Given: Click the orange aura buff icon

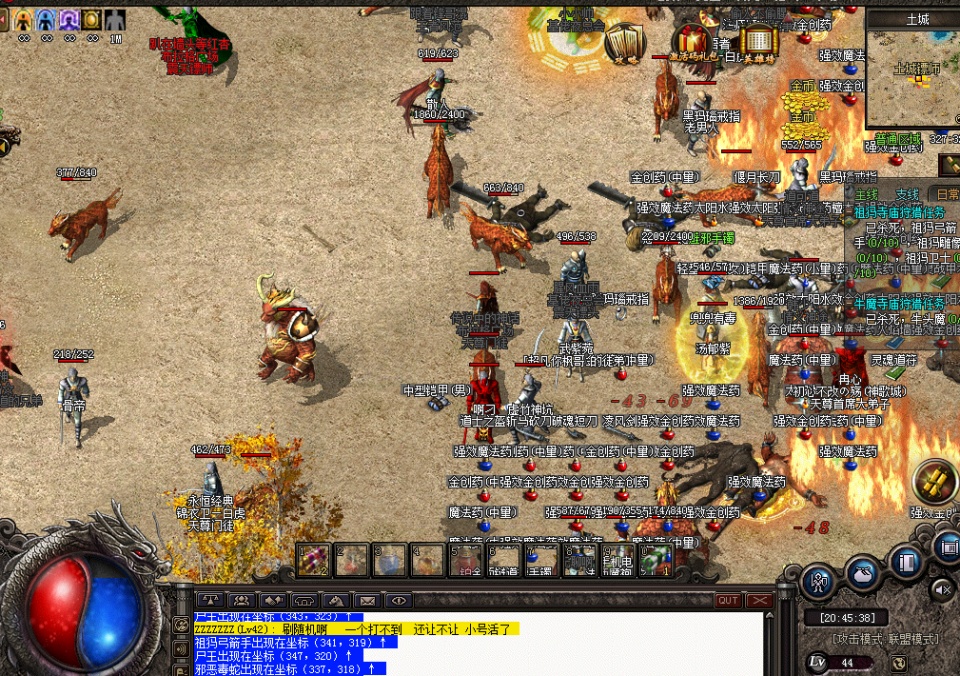Looking at the screenshot, I should click(22, 19).
